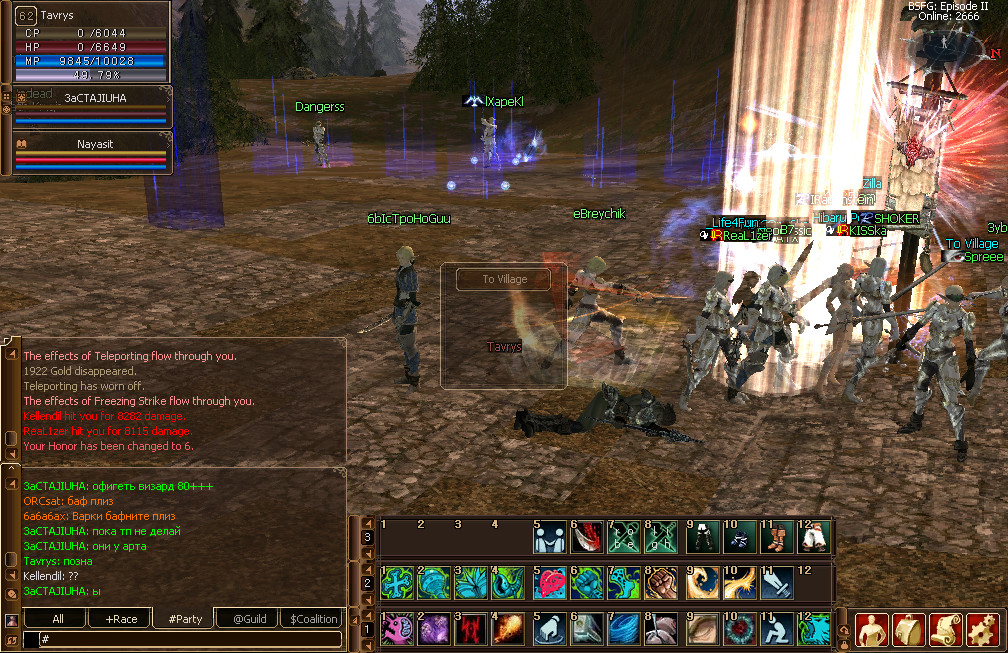The width and height of the screenshot is (1008, 653).
Task: Open the $Coalition chat tab
Action: pyautogui.click(x=313, y=619)
